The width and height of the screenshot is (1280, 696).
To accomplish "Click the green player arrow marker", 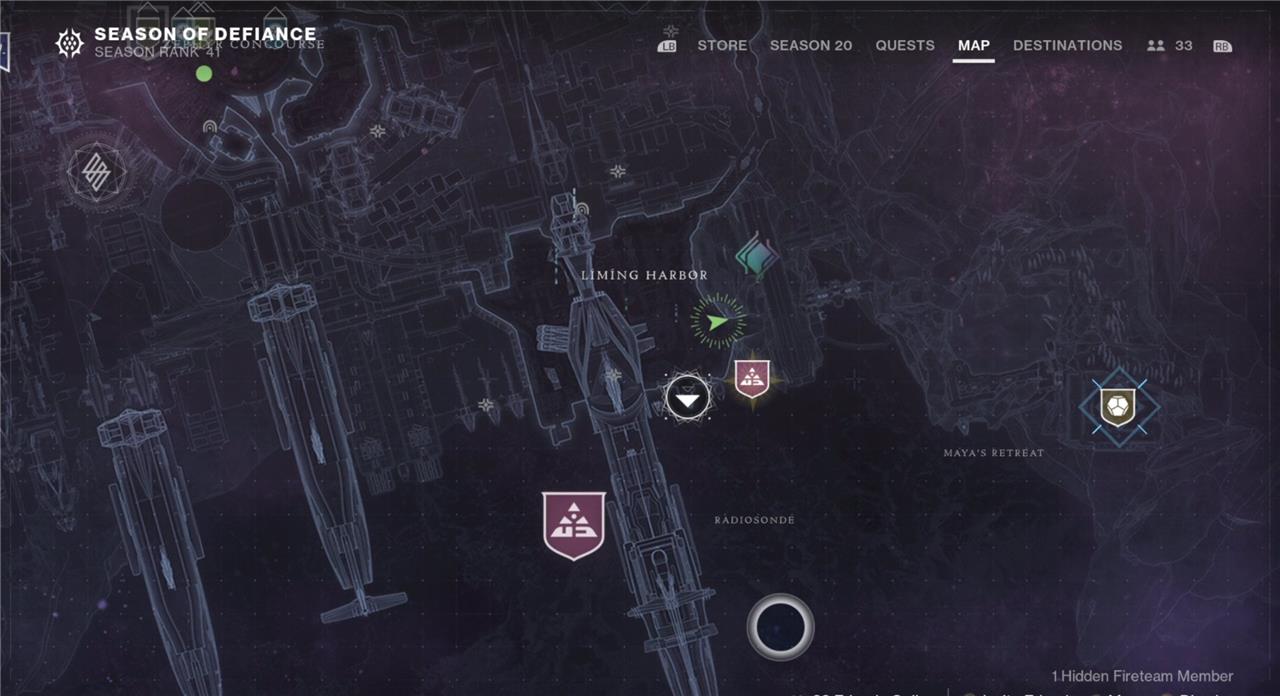I will 717,321.
